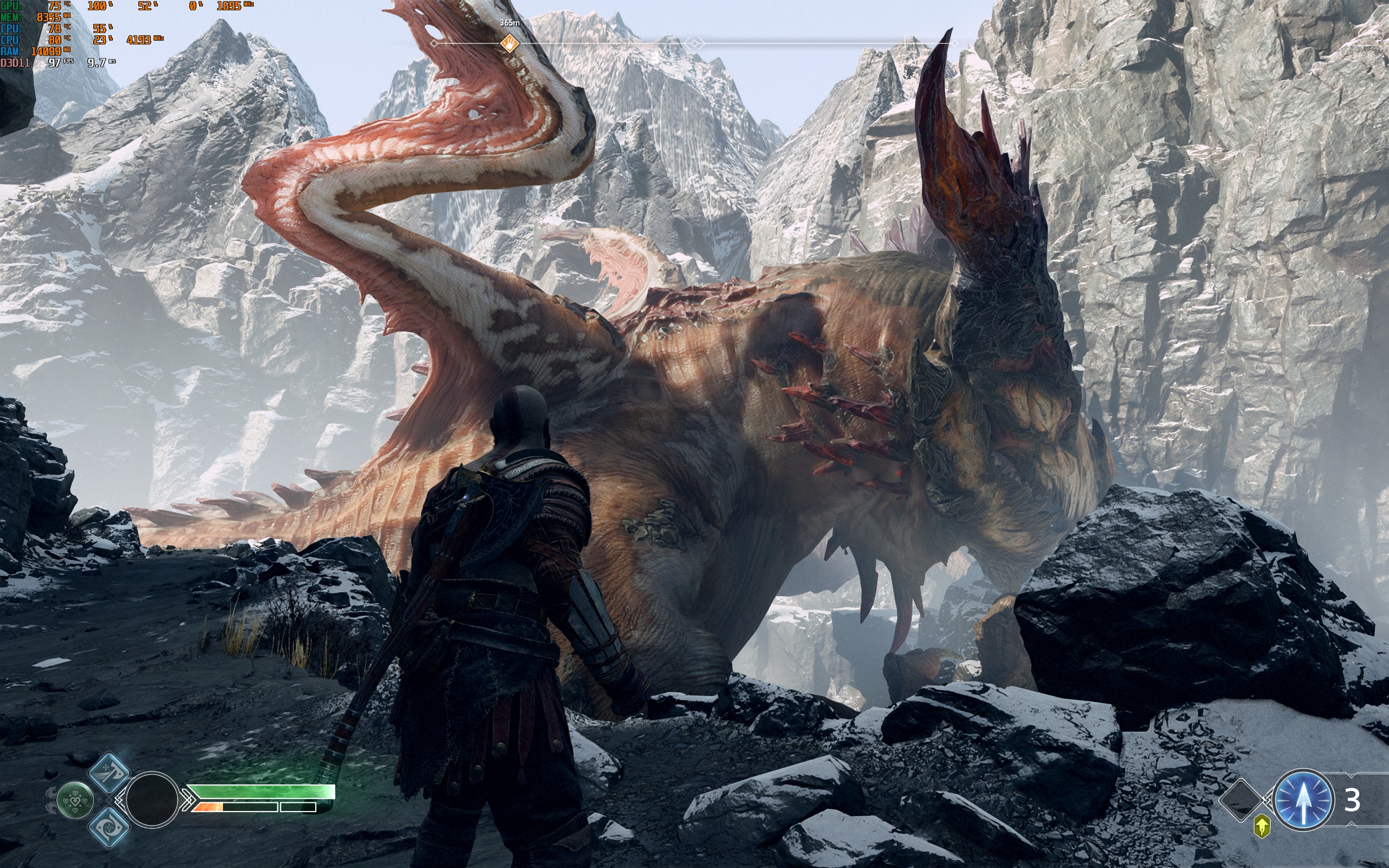Viewport: 1389px width, 868px height.
Task: Click the compass center diamond
Action: tap(695, 43)
